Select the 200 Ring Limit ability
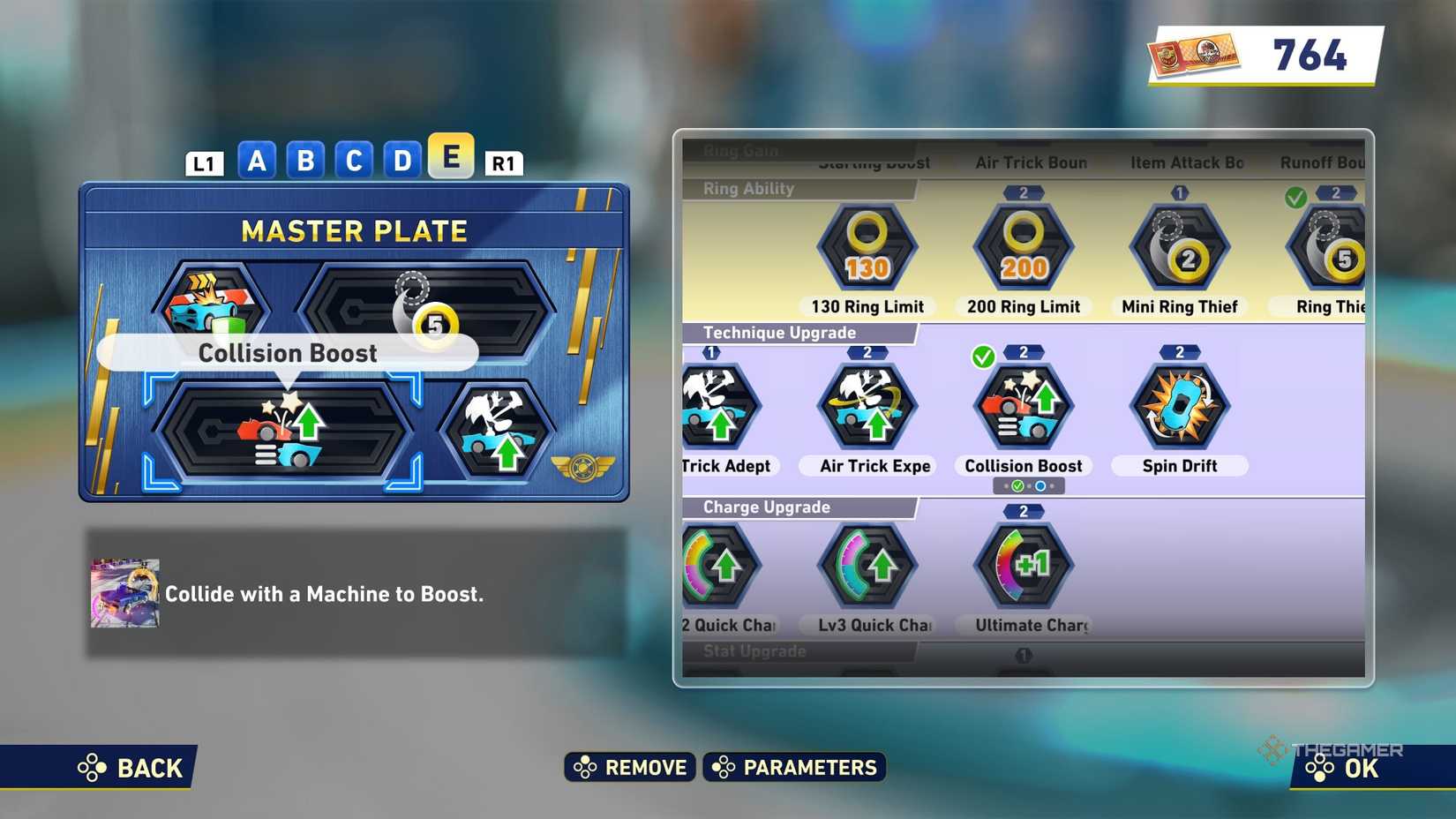The height and width of the screenshot is (819, 1456). (x=1022, y=250)
